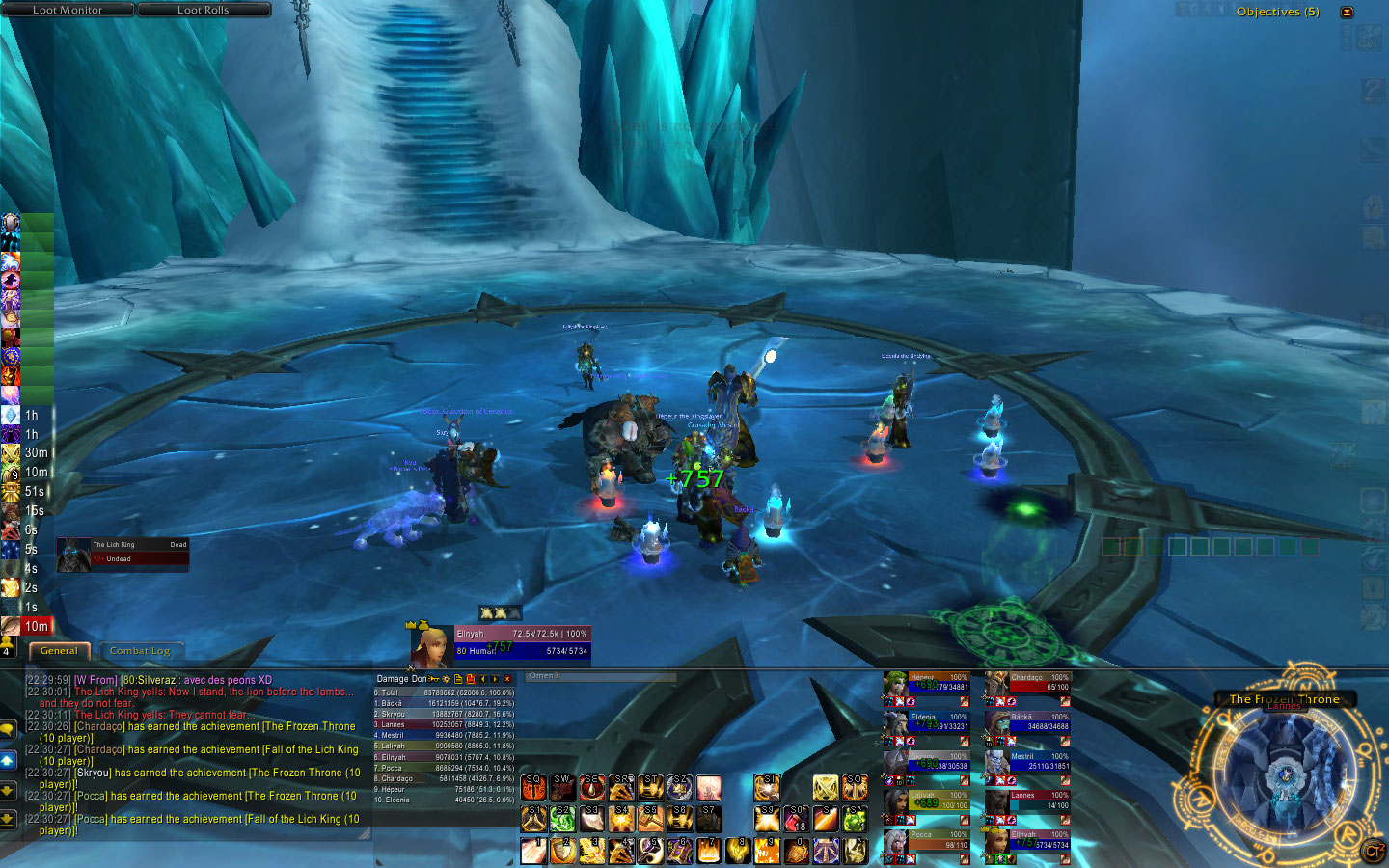
Task: Switch to the Combat Log tab
Action: click(140, 651)
